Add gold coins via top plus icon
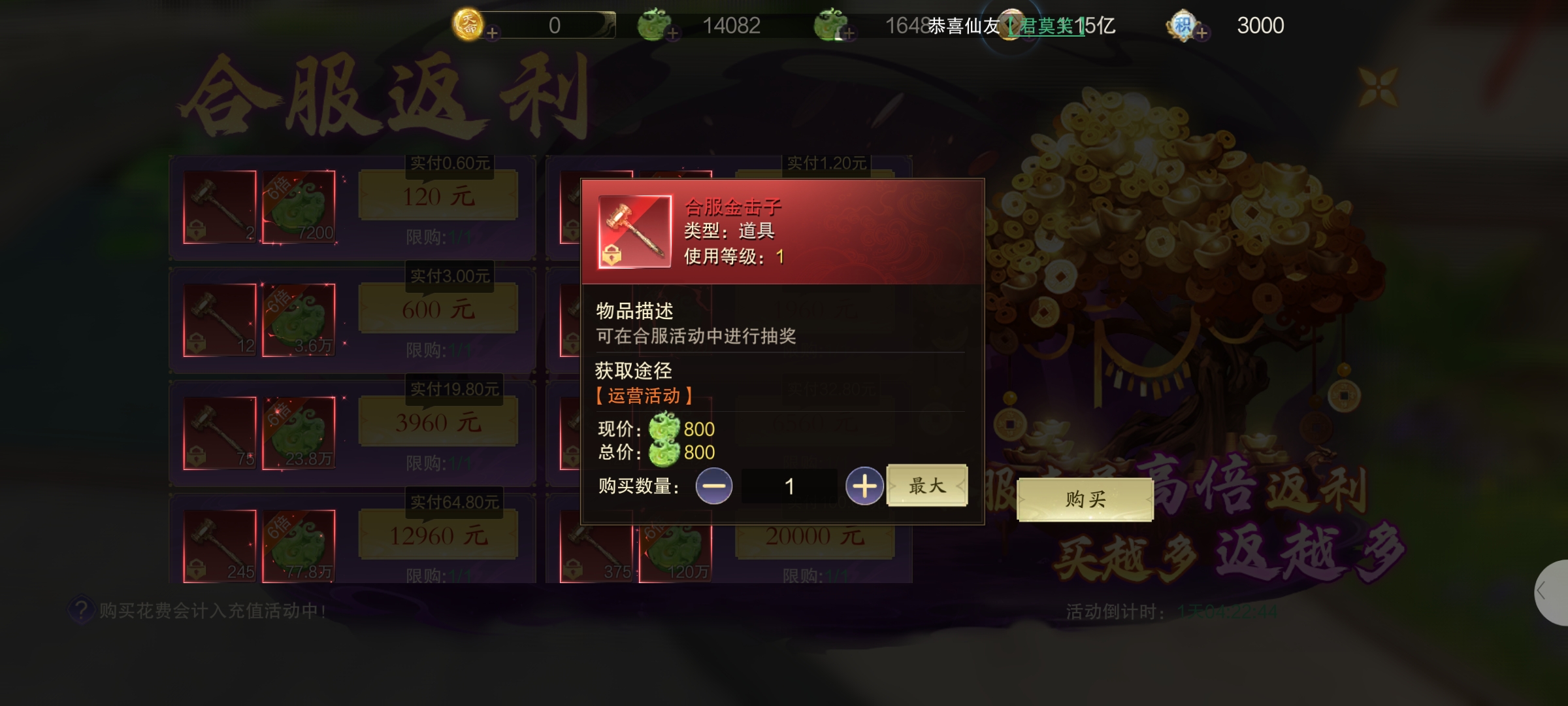This screenshot has height=706, width=1568. [493, 33]
